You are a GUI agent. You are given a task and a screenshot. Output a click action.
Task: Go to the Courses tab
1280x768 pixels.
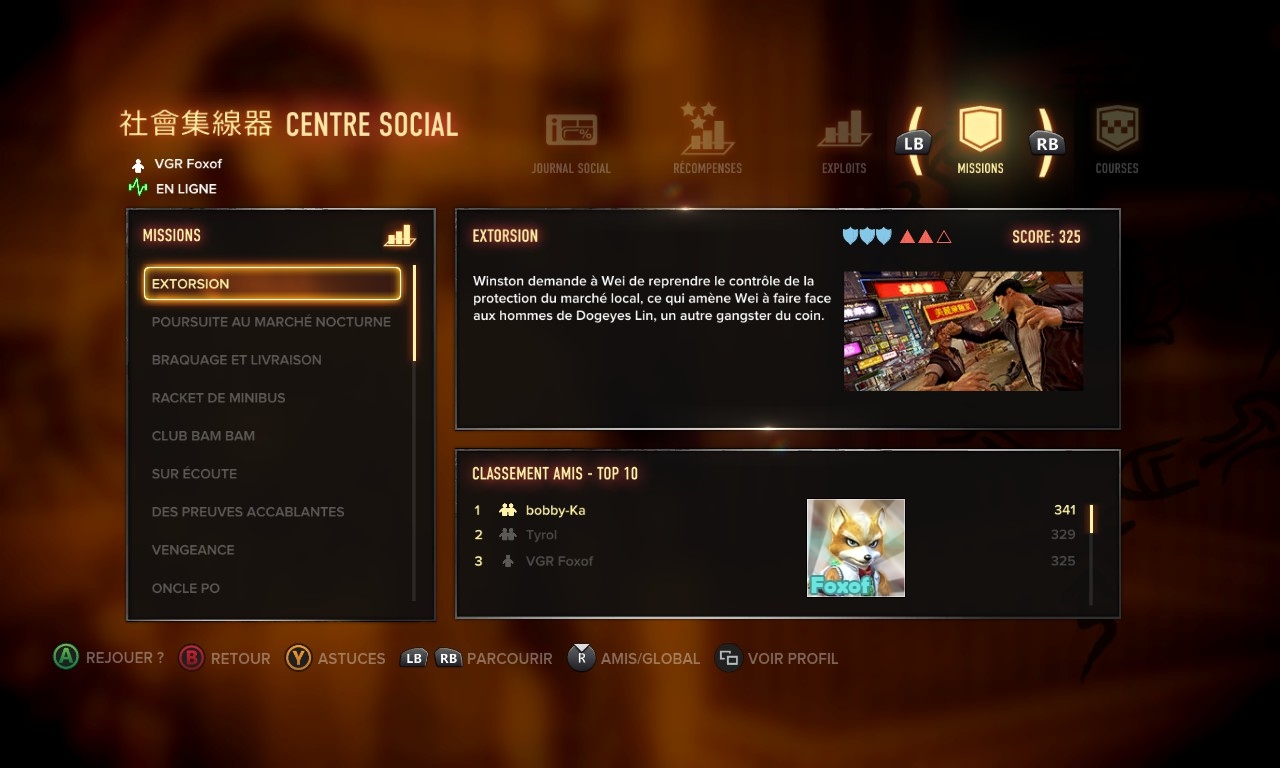tap(1117, 142)
